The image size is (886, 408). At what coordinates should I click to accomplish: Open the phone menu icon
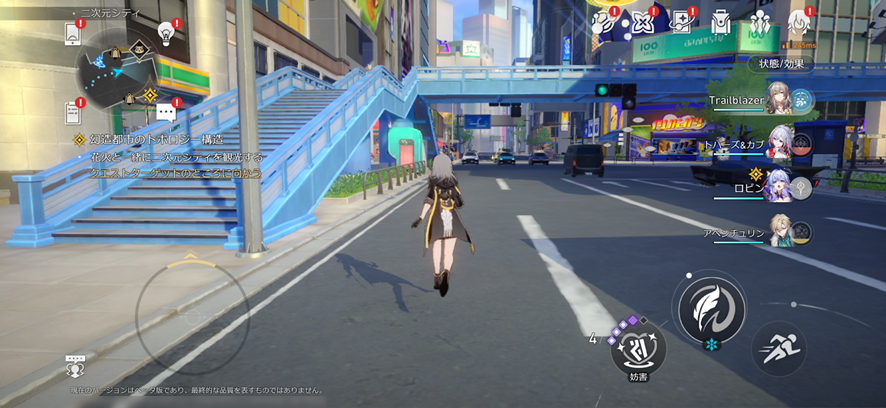click(73, 33)
